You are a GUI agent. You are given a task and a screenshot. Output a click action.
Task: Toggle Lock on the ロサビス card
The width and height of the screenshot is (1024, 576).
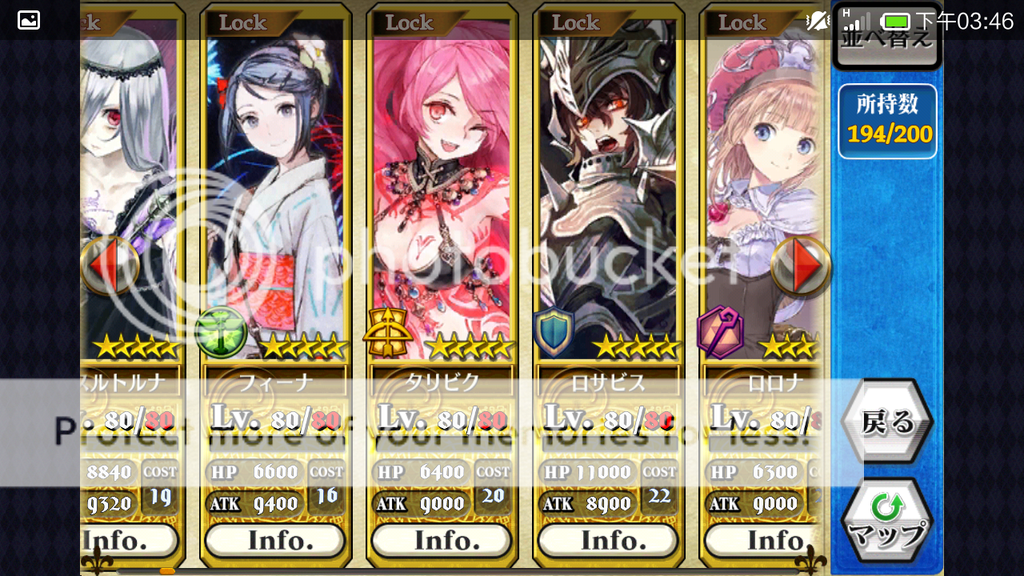[x=575, y=23]
